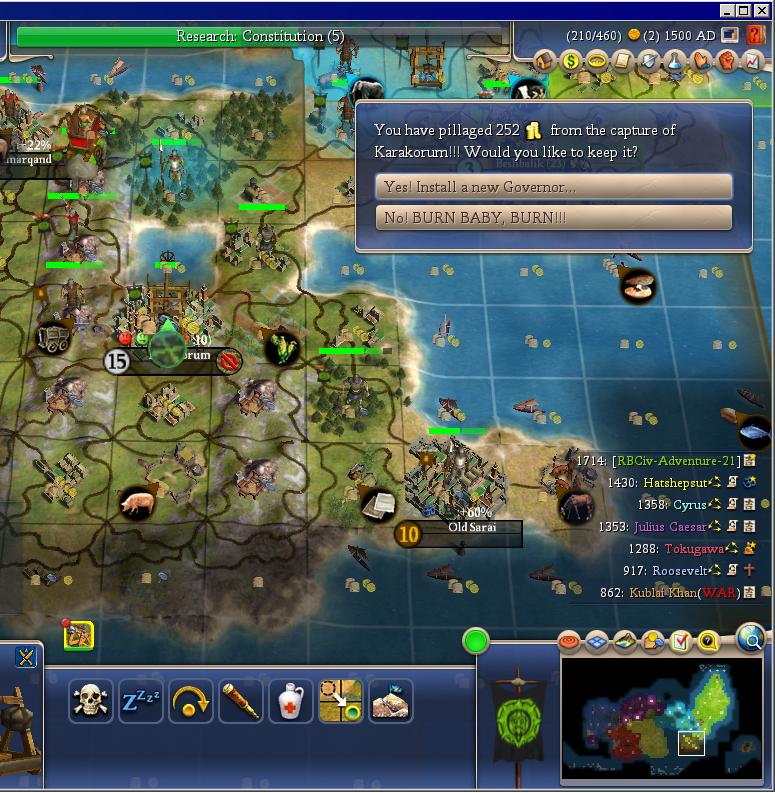
Task: Open the Foreign Advisor scroll icon
Action: click(624, 61)
